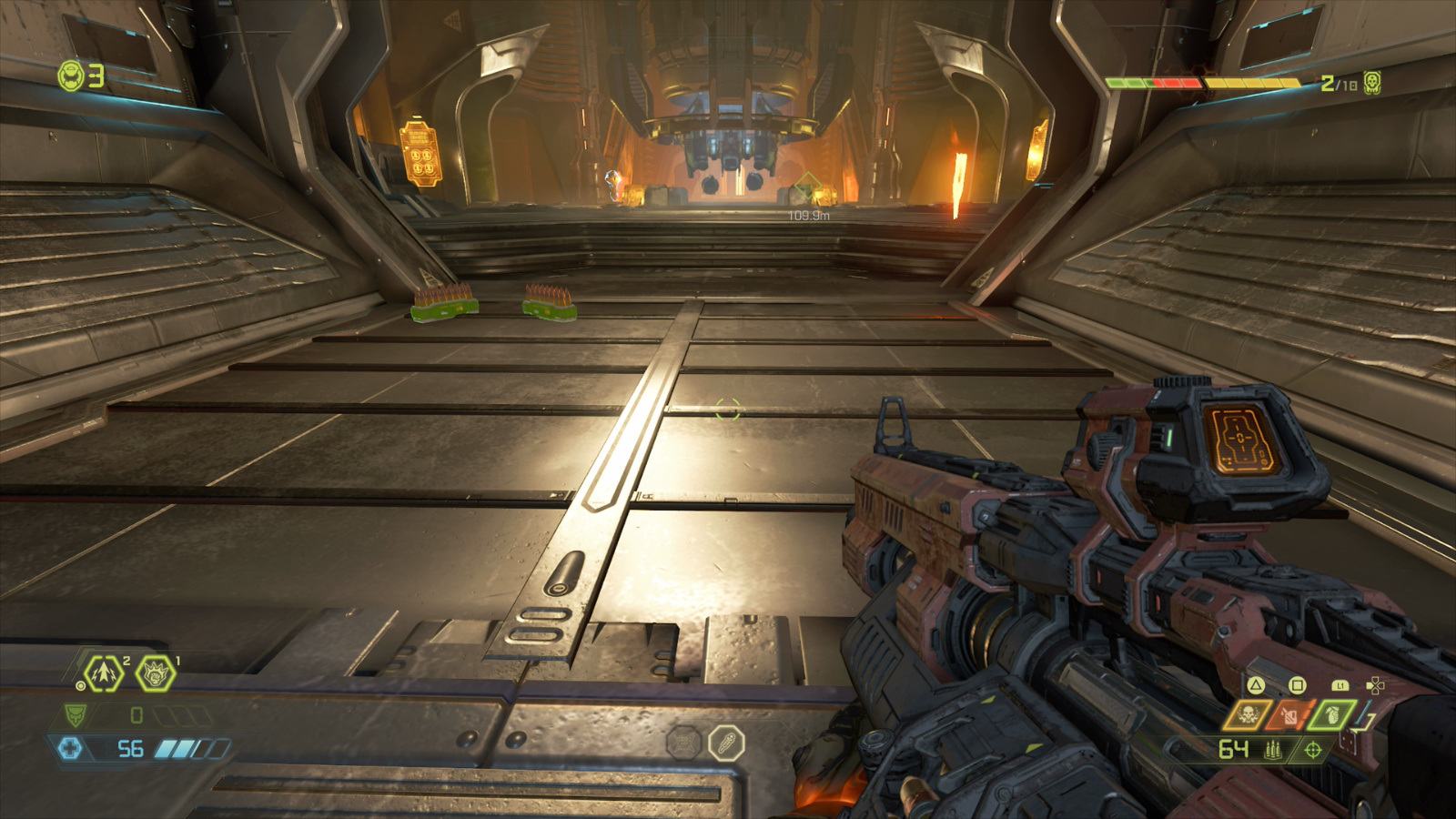Image resolution: width=1456 pixels, height=819 pixels.
Task: Select the yellow skull weapon mod icon
Action: tap(1247, 715)
